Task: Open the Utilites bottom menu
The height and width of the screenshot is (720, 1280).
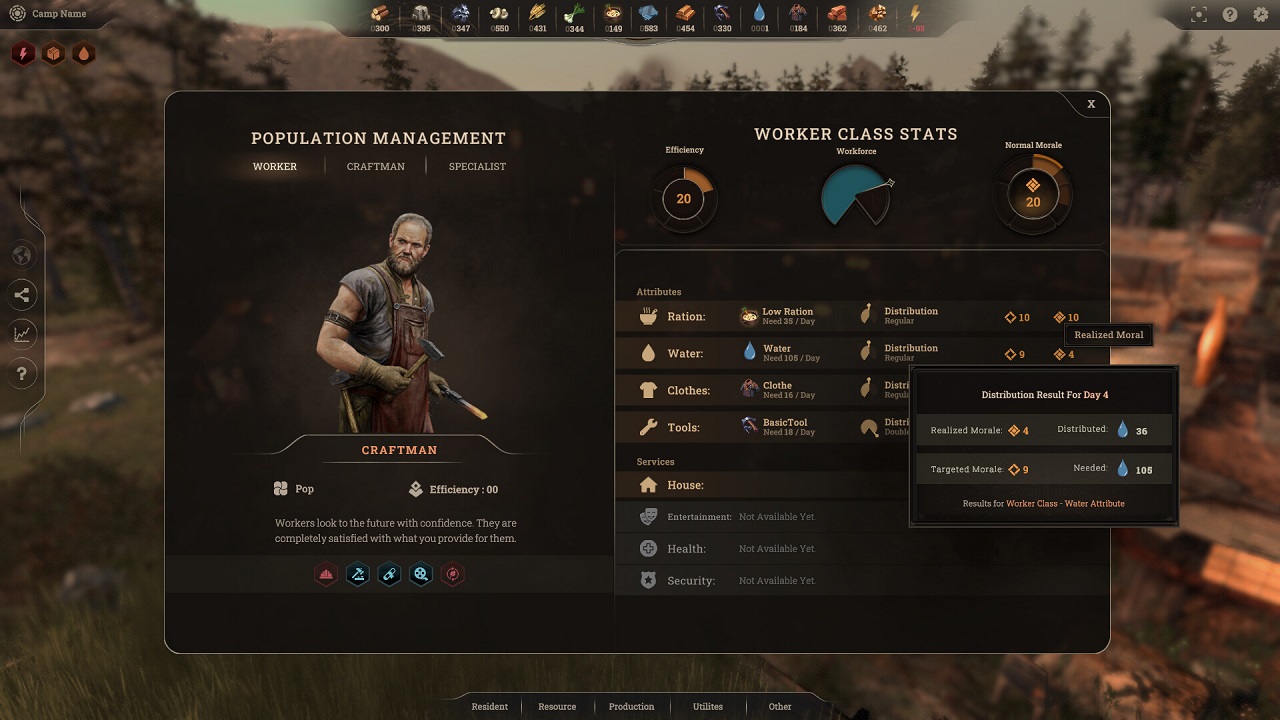Action: pos(708,706)
